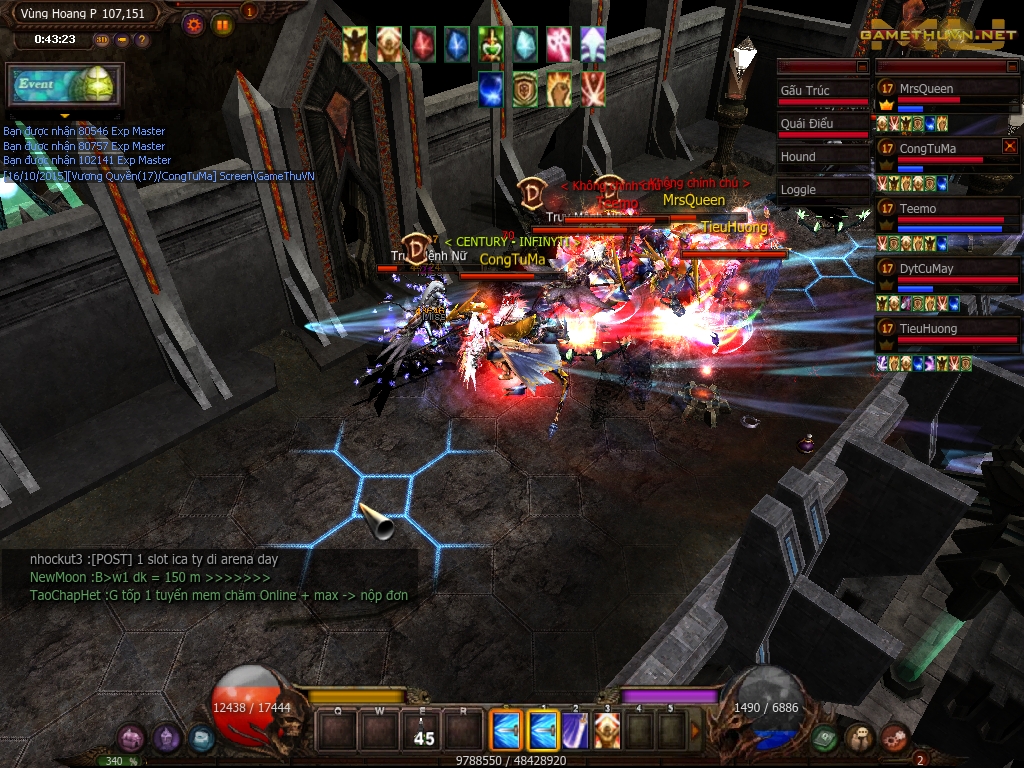Expand the skill bar with the orange arrow
The width and height of the screenshot is (1024, 768).
click(696, 731)
